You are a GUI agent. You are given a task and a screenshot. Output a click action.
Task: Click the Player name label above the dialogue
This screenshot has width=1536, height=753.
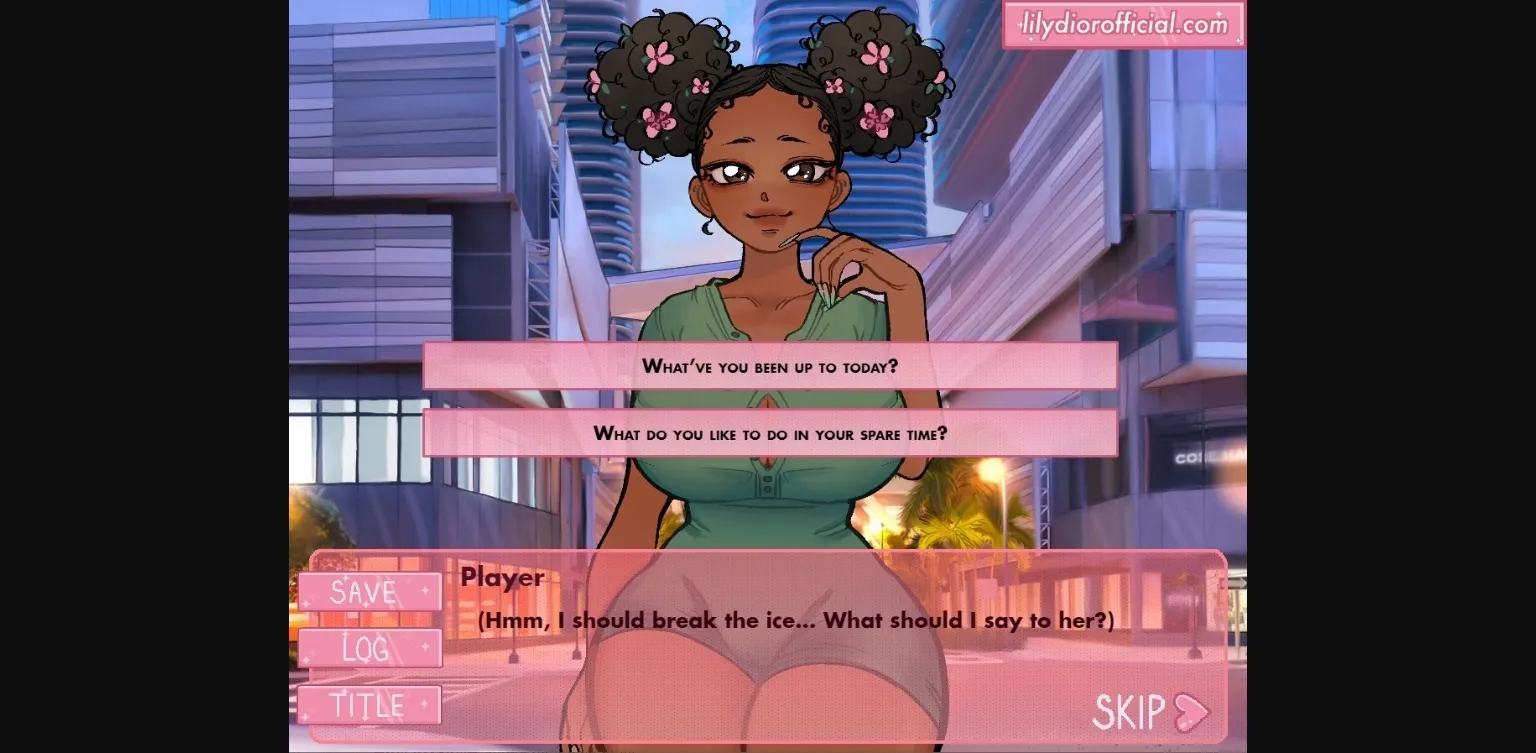click(x=501, y=578)
